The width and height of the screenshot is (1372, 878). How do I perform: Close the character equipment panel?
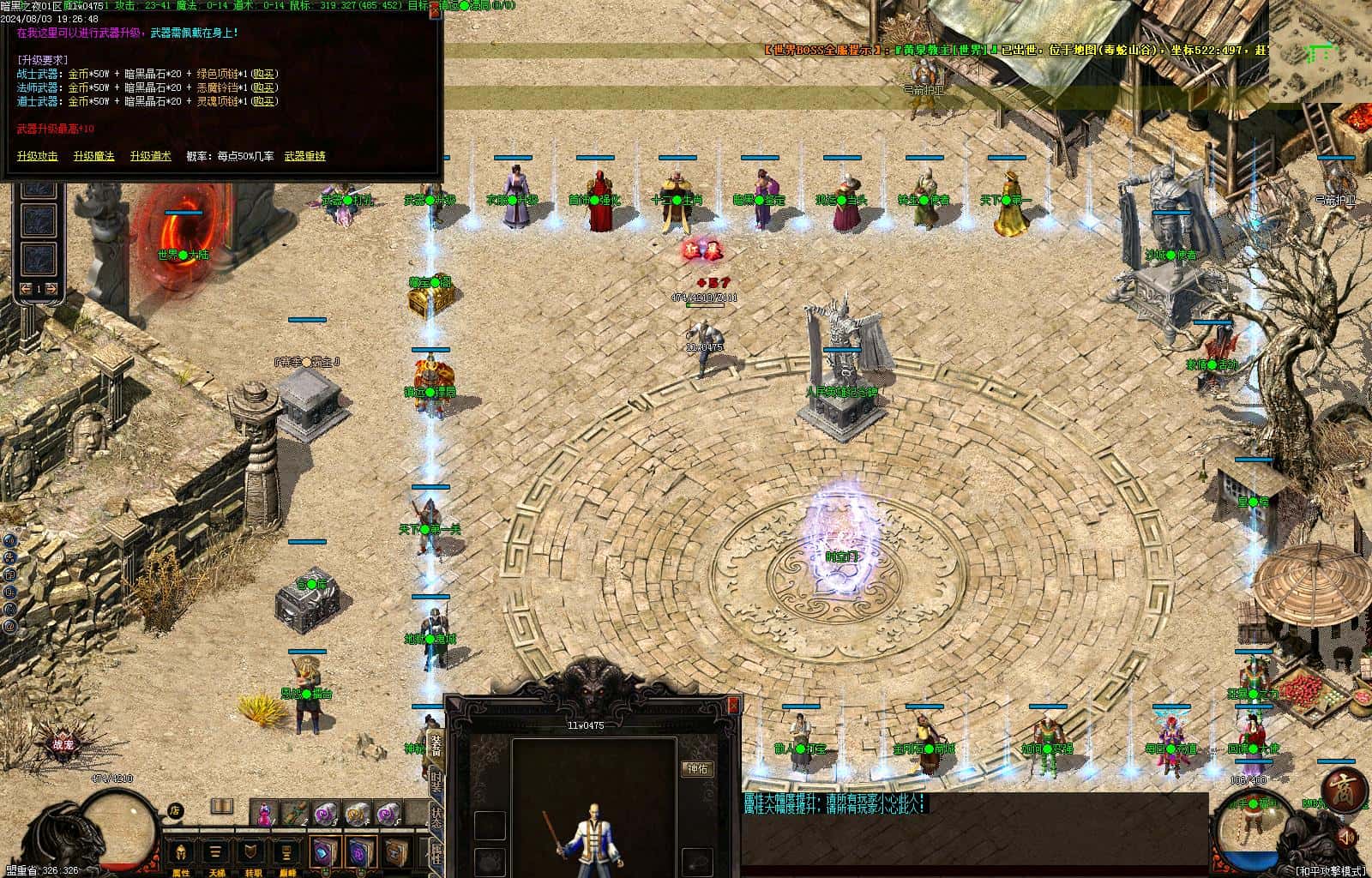click(733, 704)
